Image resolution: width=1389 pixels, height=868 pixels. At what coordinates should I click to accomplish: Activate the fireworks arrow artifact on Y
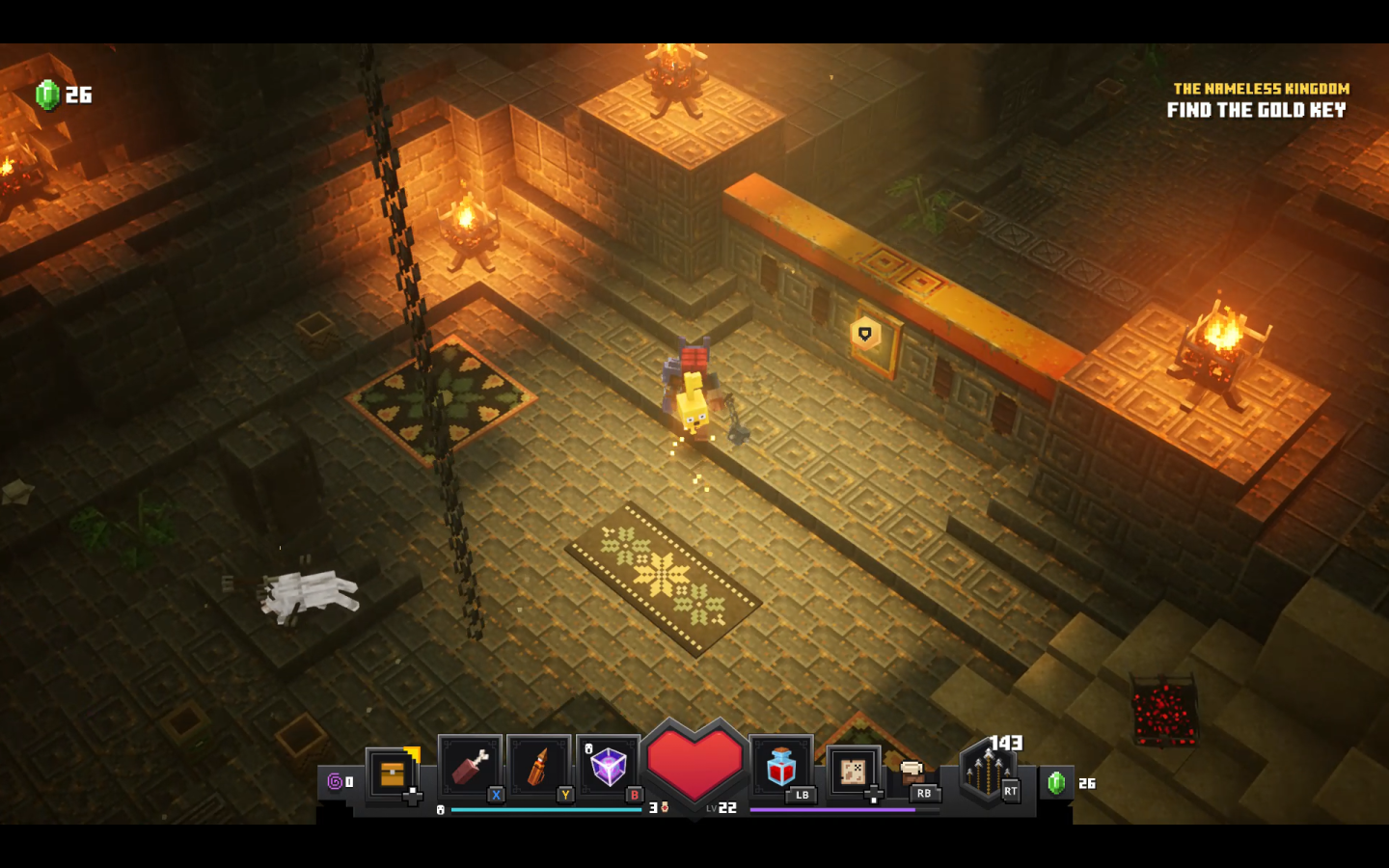(x=536, y=767)
